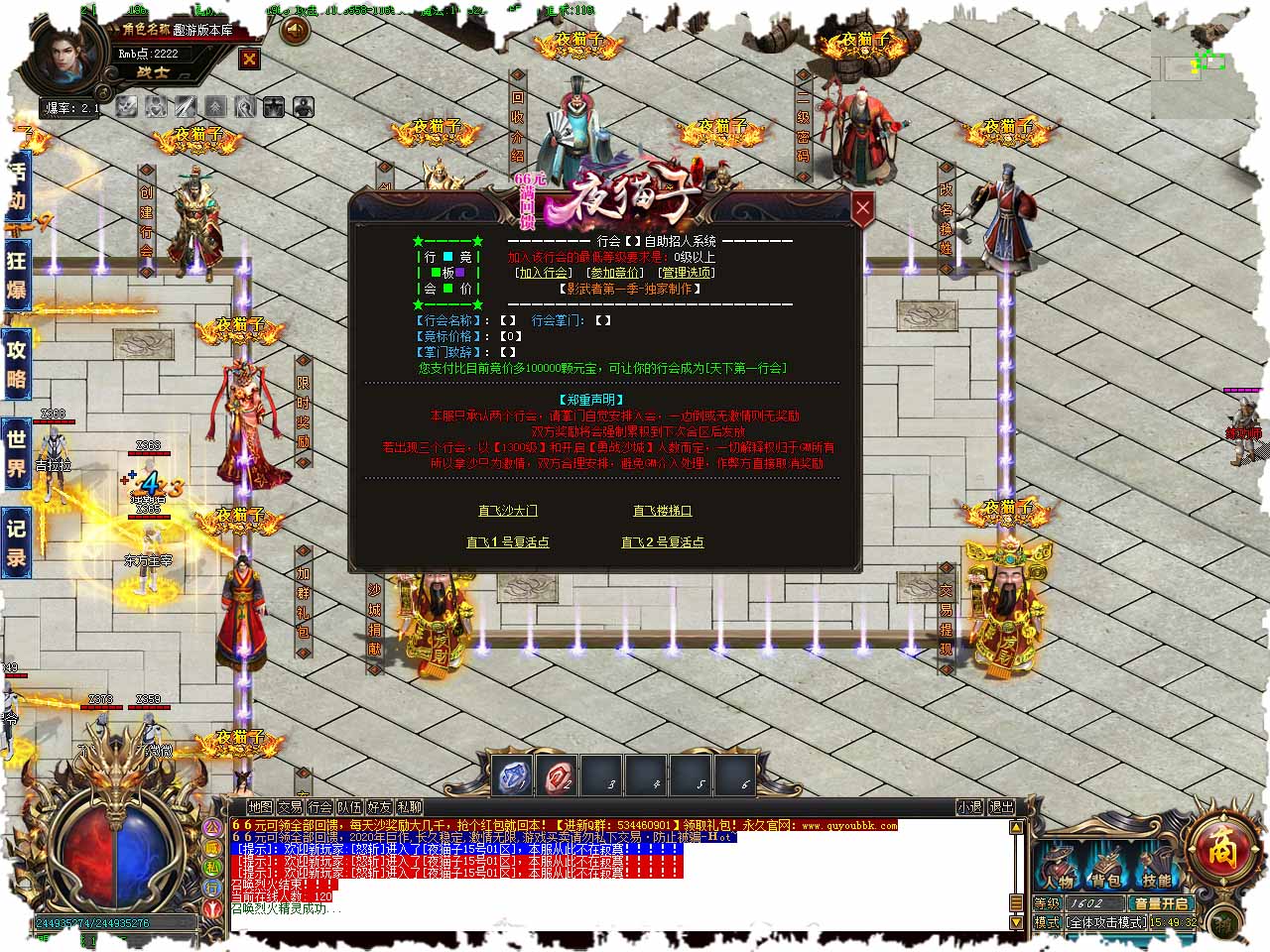Open the 队伍 team tab
This screenshot has height=952, width=1270.
(349, 807)
